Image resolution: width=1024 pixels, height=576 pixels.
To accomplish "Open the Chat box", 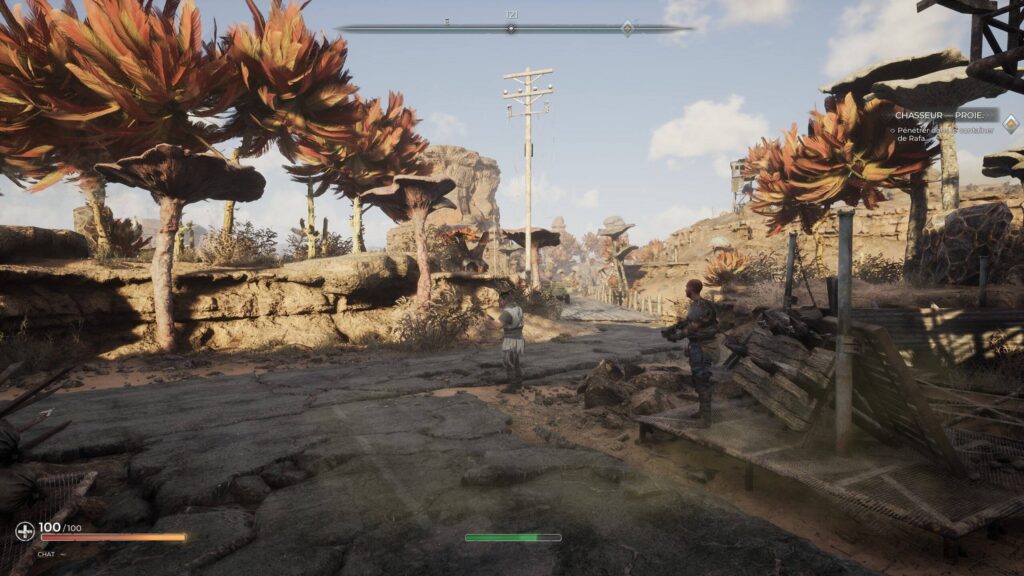I will (49, 553).
